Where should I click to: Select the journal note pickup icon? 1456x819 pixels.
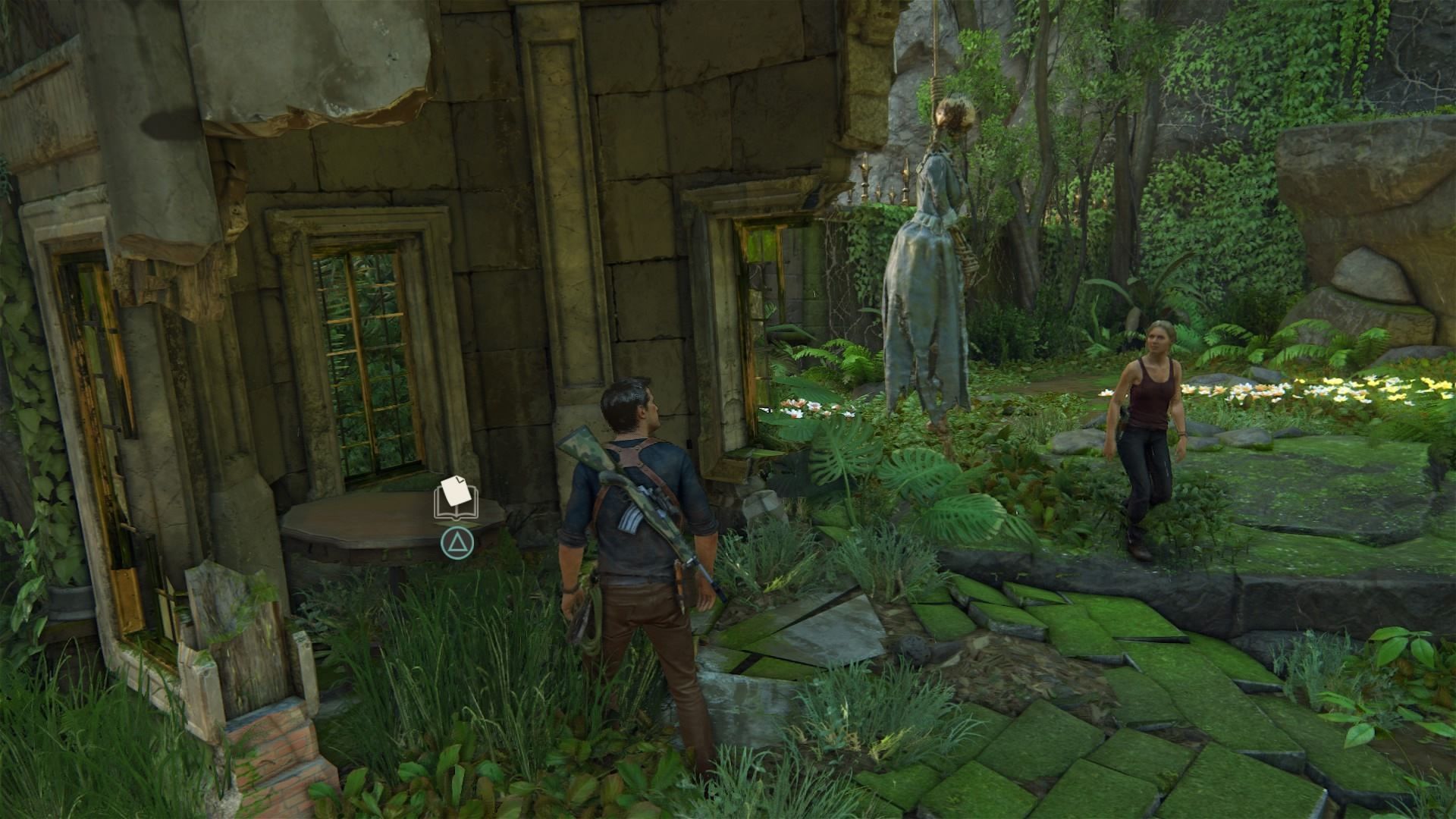click(x=456, y=497)
